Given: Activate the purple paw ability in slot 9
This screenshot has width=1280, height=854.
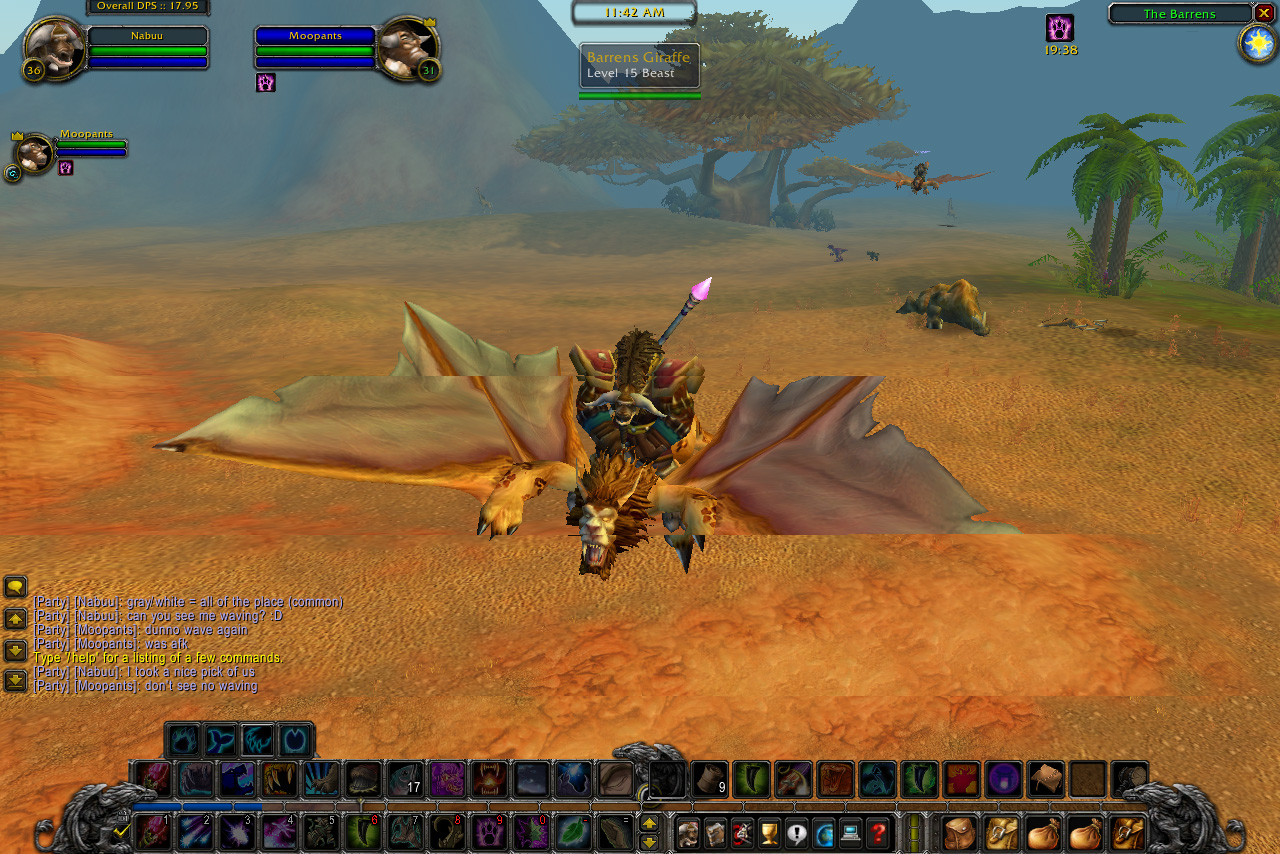Looking at the screenshot, I should coord(489,832).
